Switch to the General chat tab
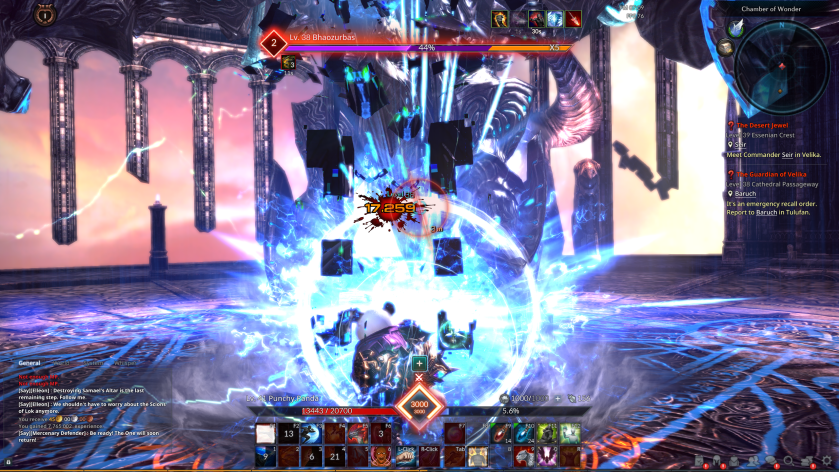839x472 pixels. (29, 363)
